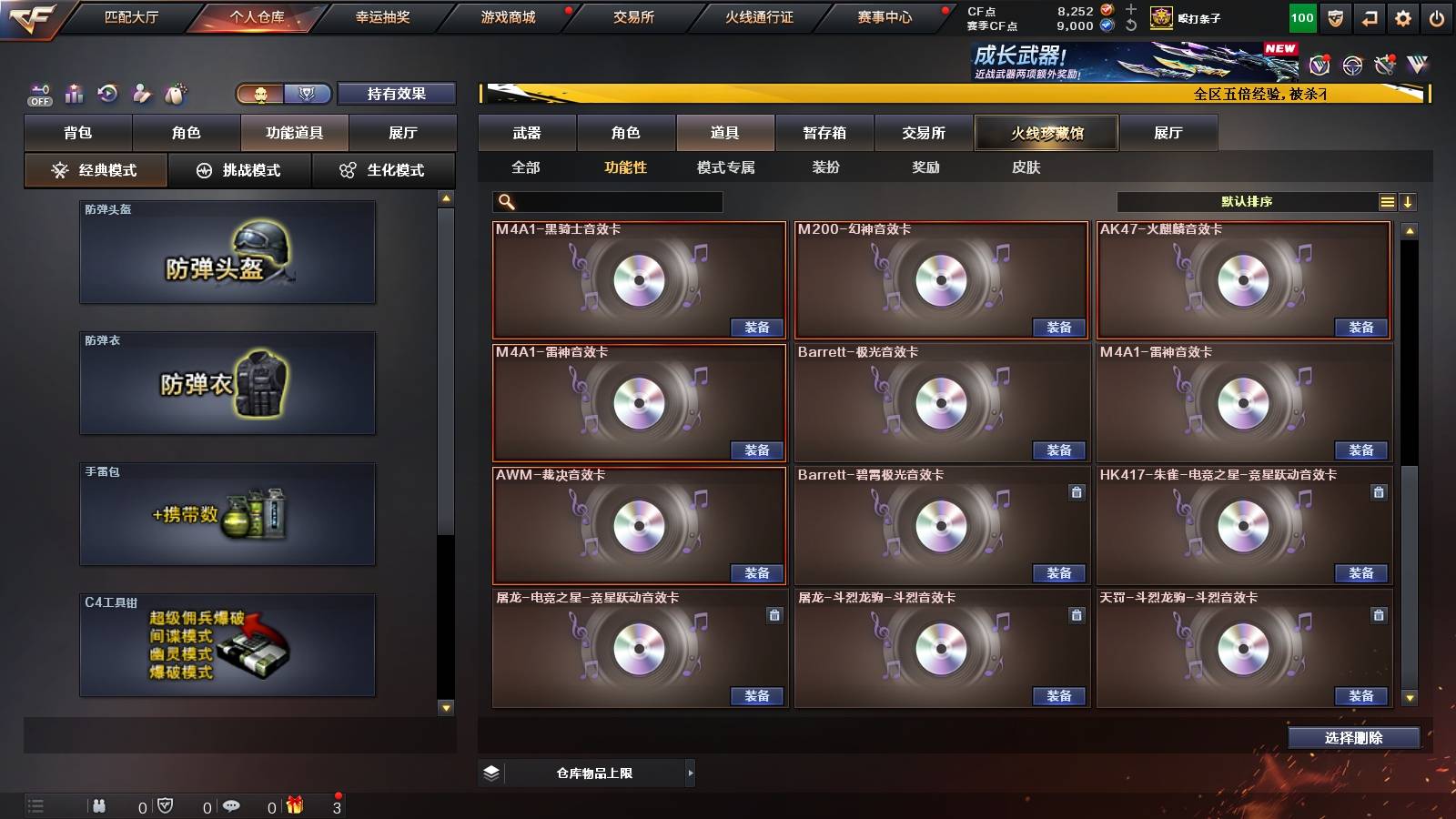Open the settings gear icon

point(1402,16)
